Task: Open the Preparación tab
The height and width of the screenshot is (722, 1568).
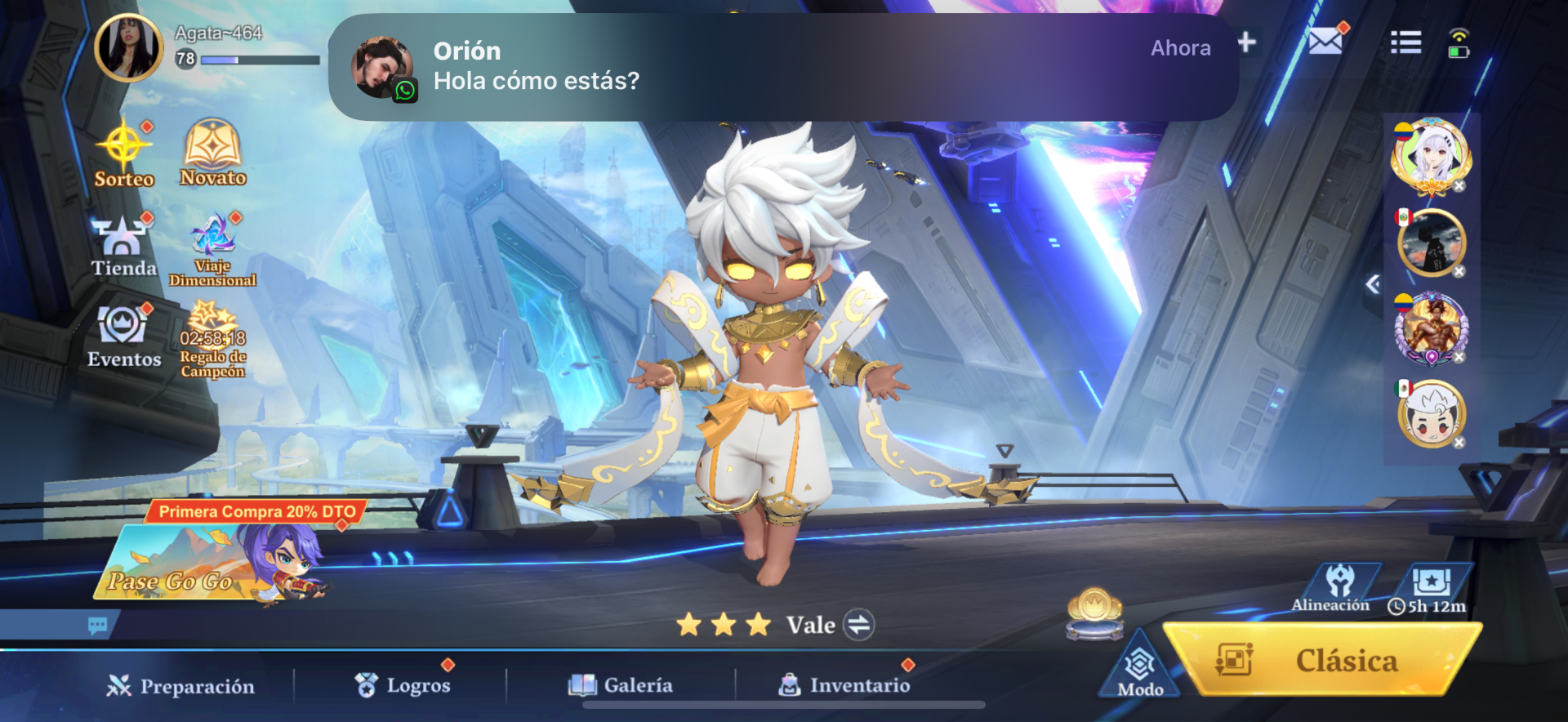Action: point(181,686)
